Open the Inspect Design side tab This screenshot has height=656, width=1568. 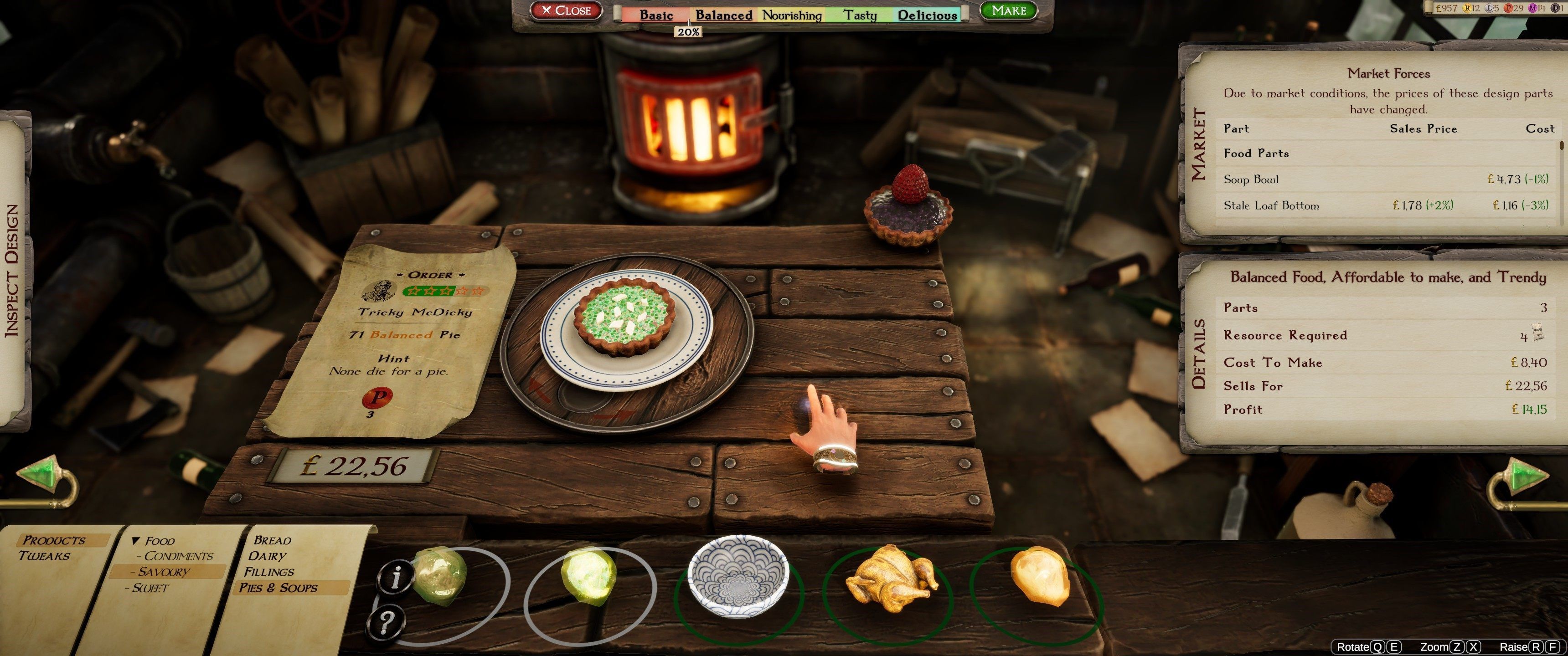pyautogui.click(x=12, y=271)
